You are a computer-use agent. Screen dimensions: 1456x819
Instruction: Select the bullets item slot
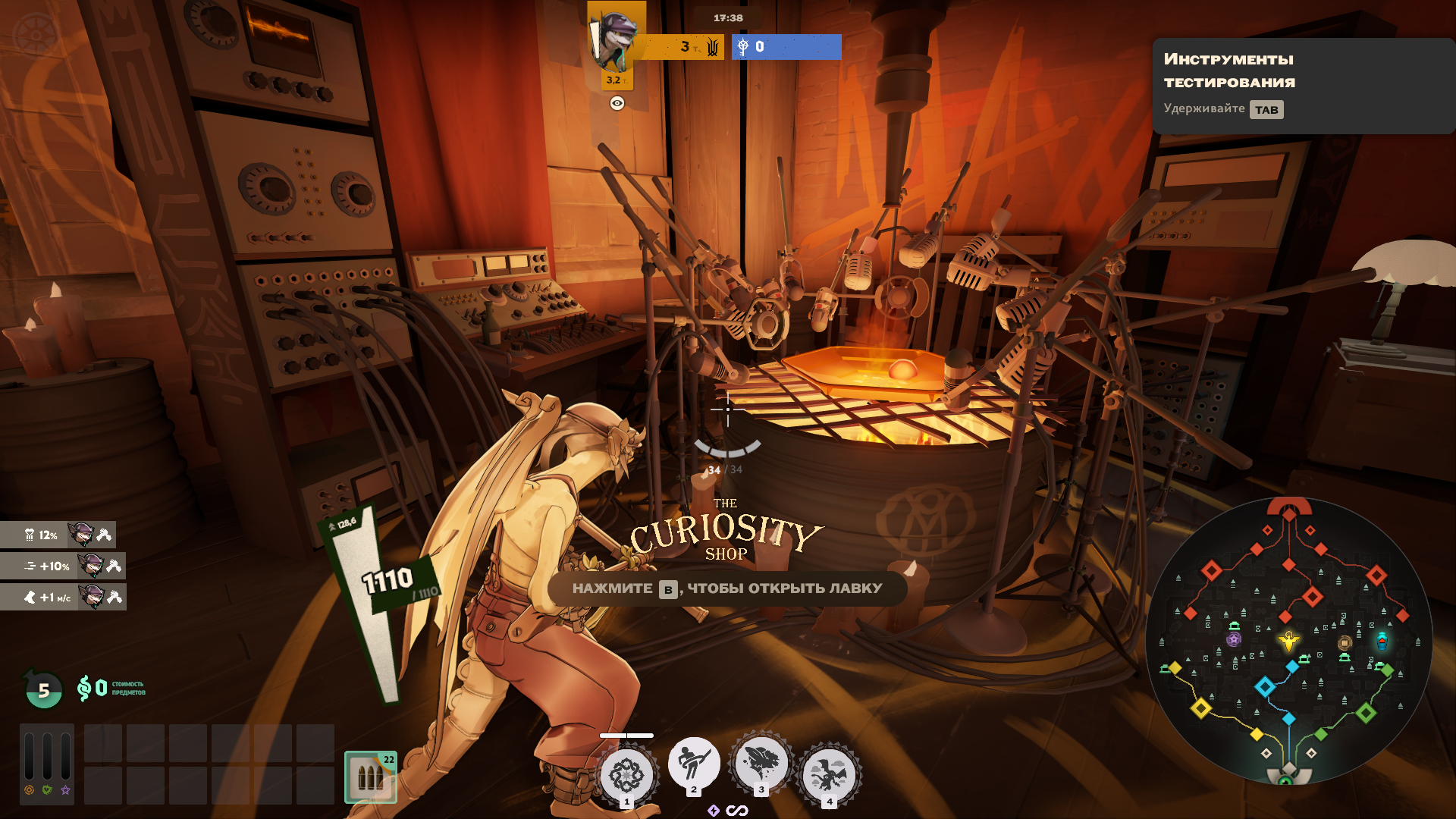(x=371, y=777)
